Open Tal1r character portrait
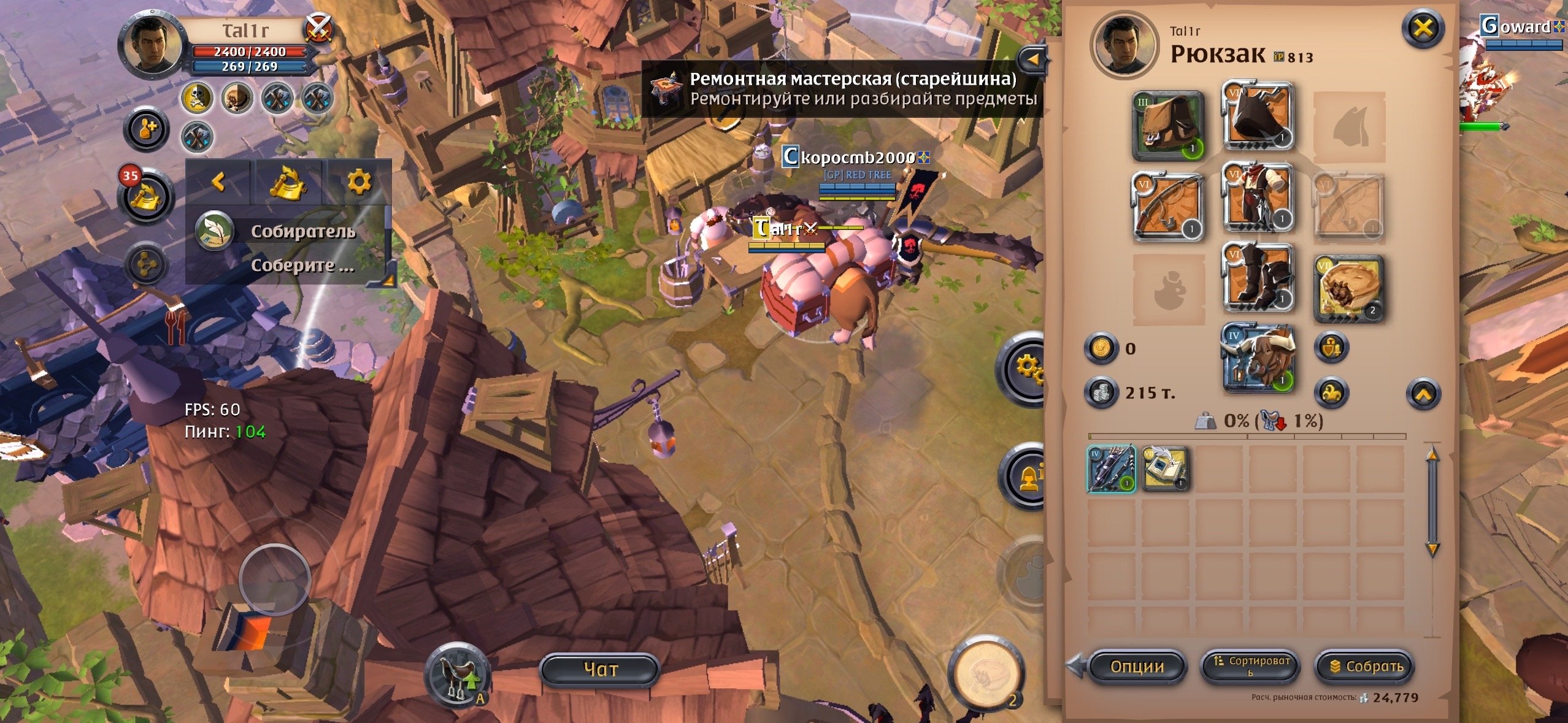Image resolution: width=1568 pixels, height=723 pixels. click(x=152, y=45)
